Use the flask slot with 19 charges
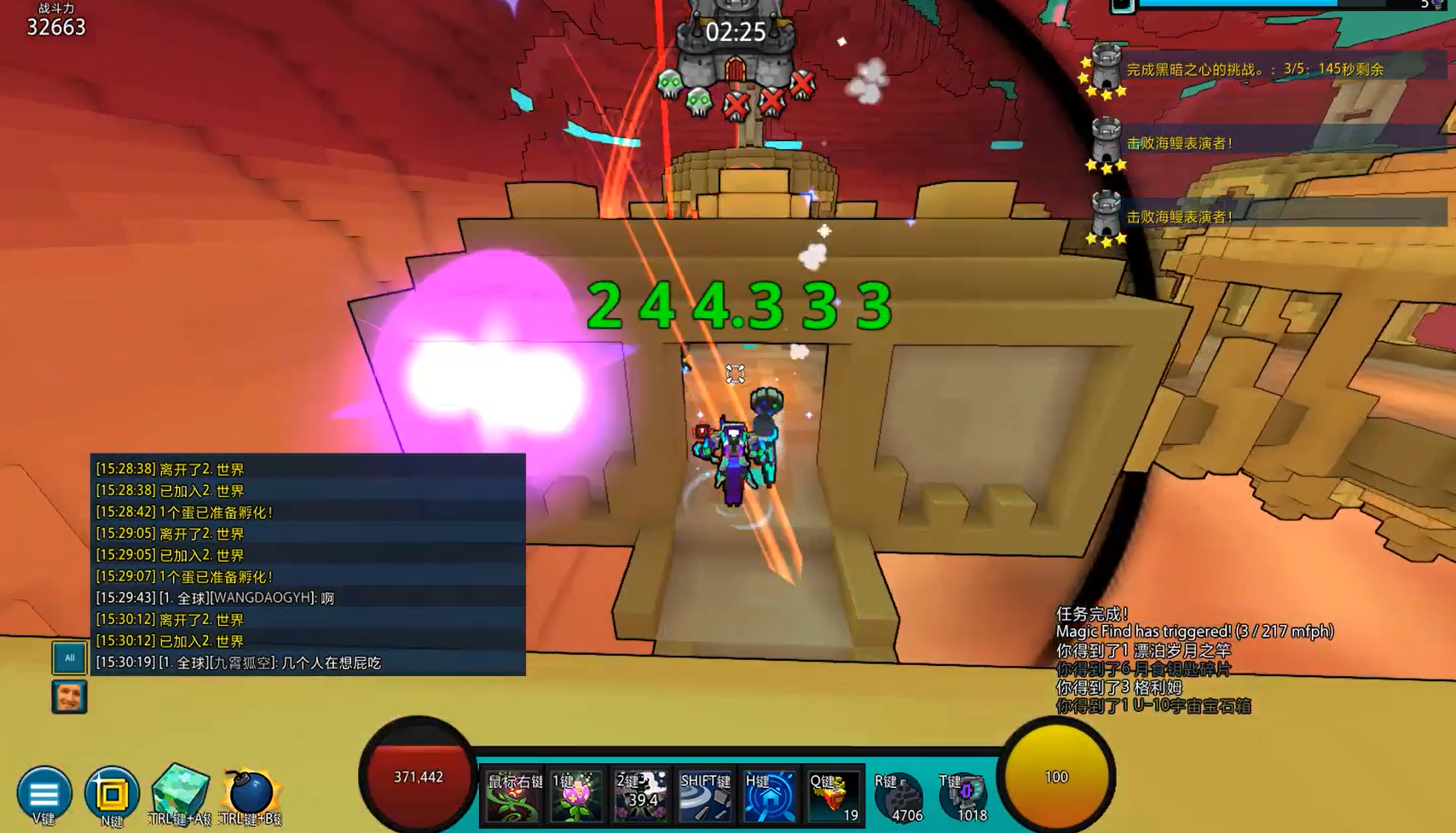The image size is (1456, 833). [x=834, y=796]
